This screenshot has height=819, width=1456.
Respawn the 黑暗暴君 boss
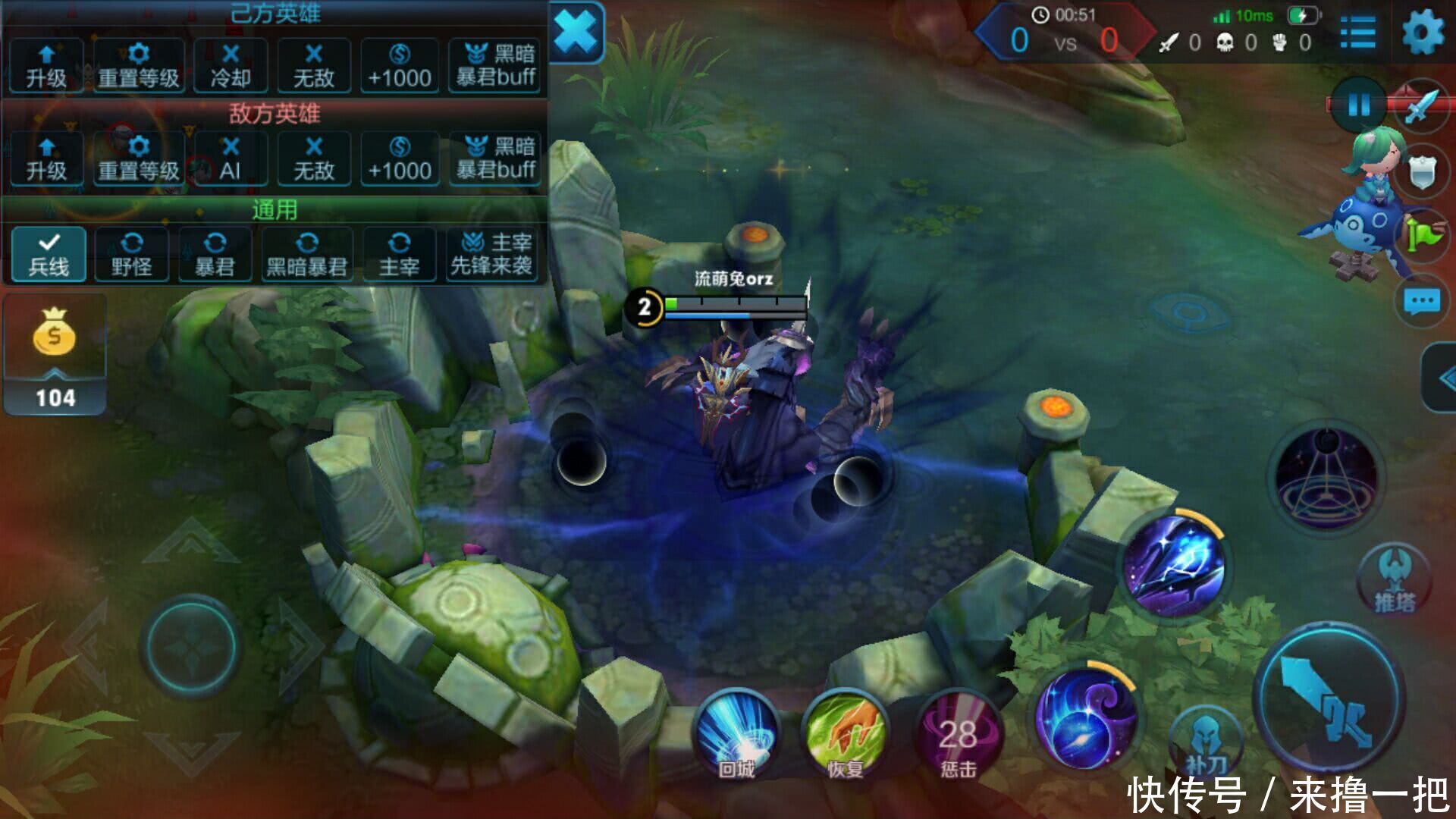pos(307,254)
